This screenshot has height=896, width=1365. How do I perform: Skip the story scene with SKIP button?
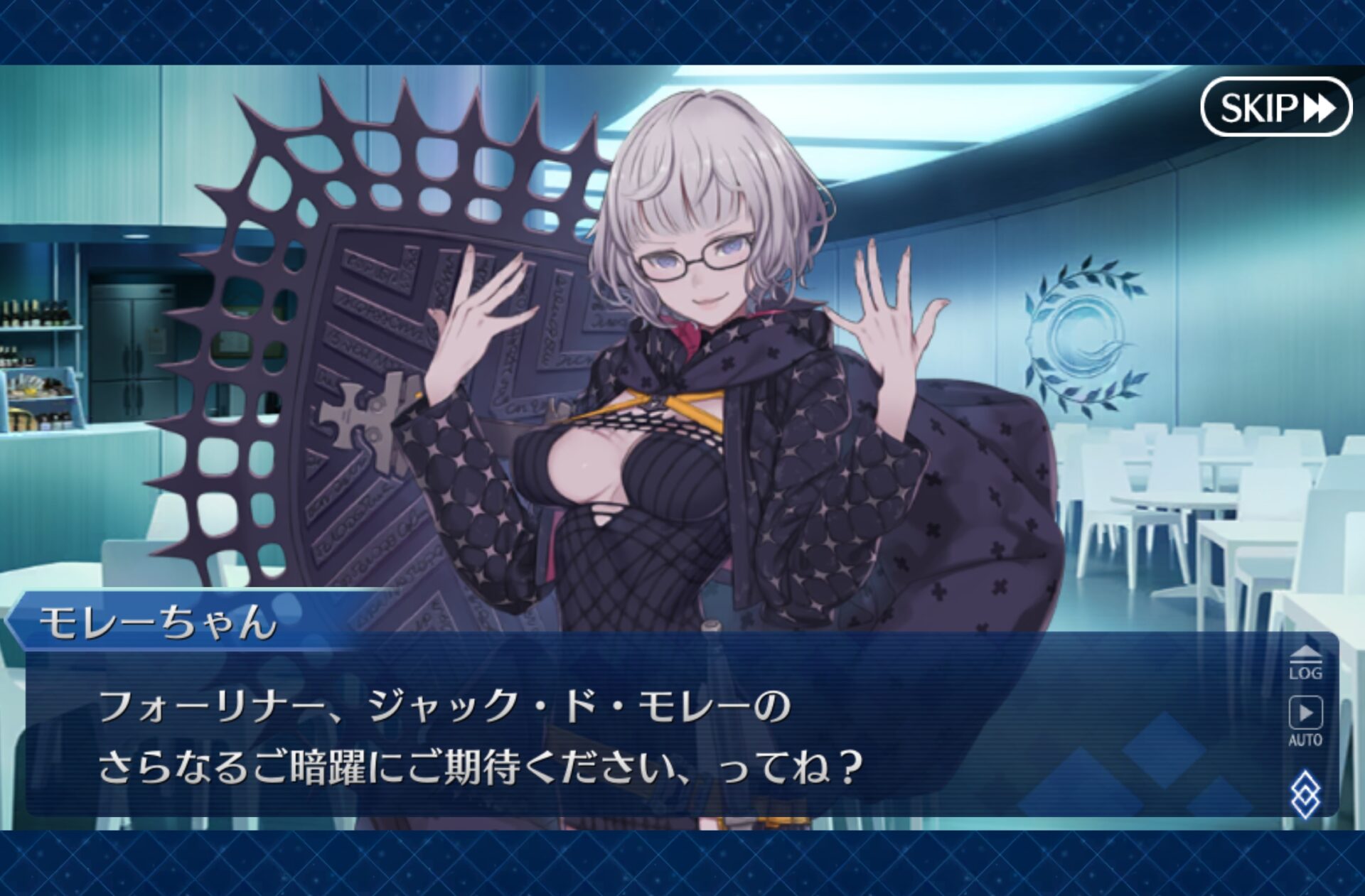[1275, 107]
